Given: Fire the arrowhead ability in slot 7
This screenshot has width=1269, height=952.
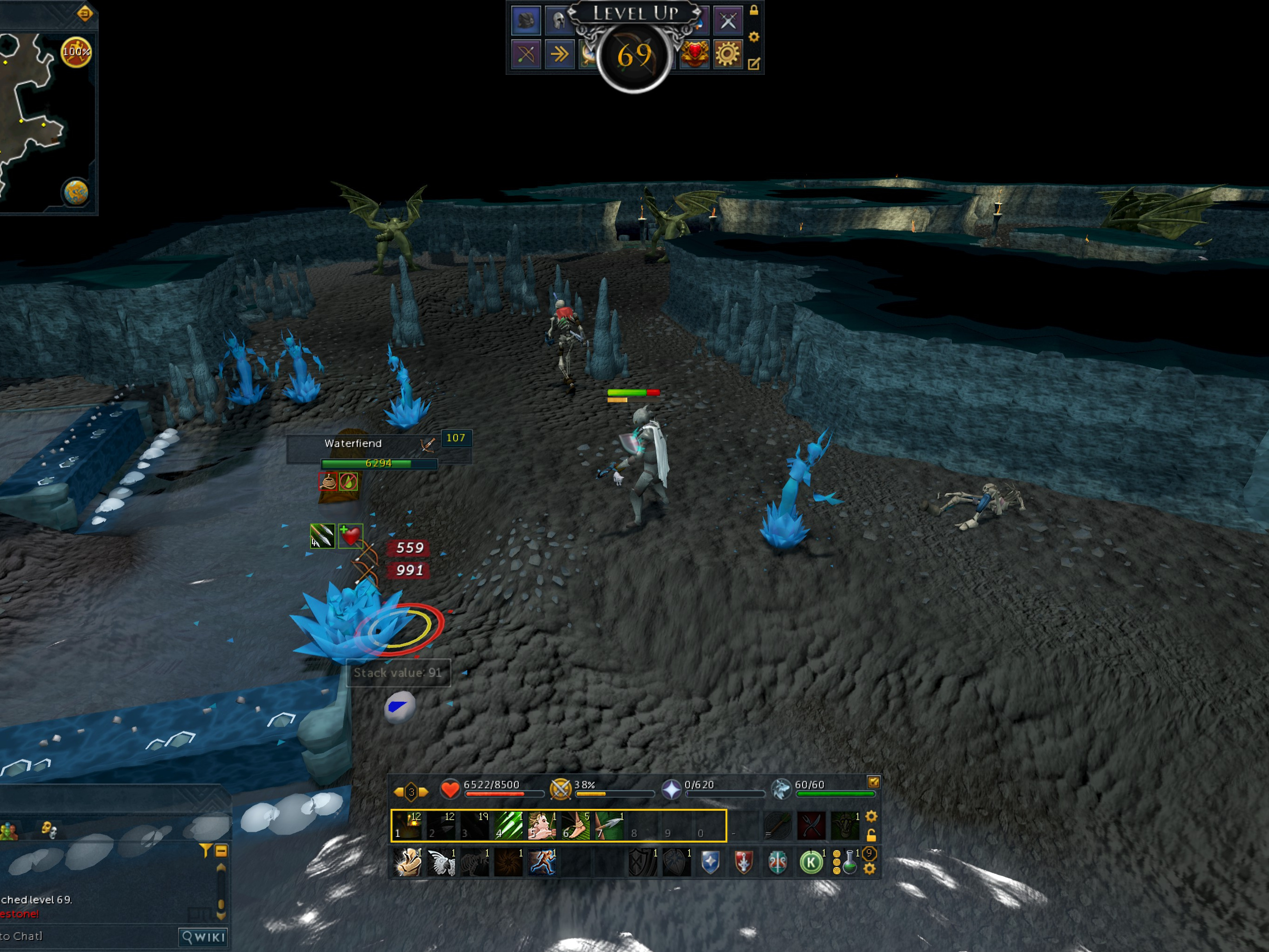Looking at the screenshot, I should (609, 826).
